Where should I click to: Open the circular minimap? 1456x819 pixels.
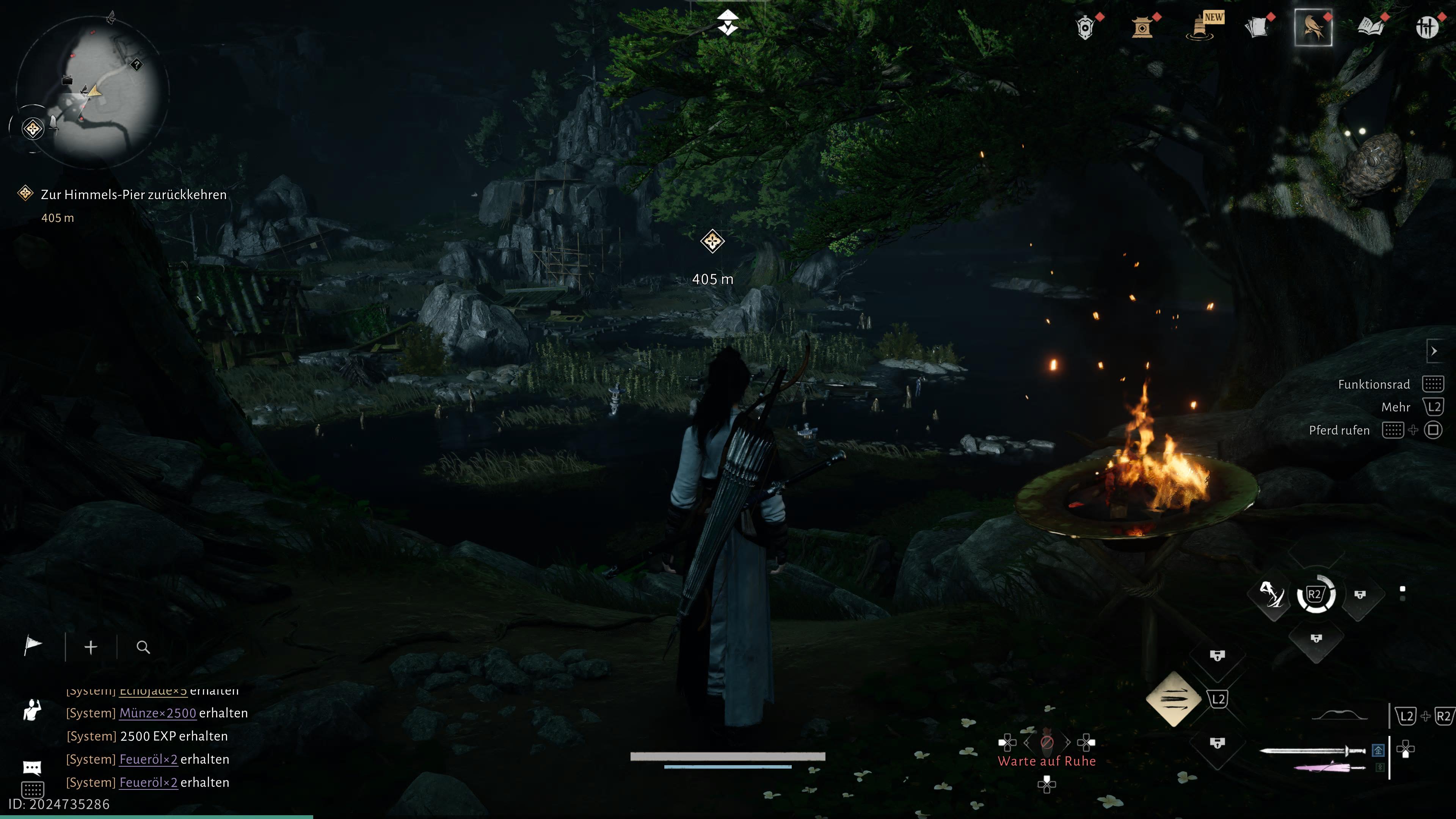point(91,91)
